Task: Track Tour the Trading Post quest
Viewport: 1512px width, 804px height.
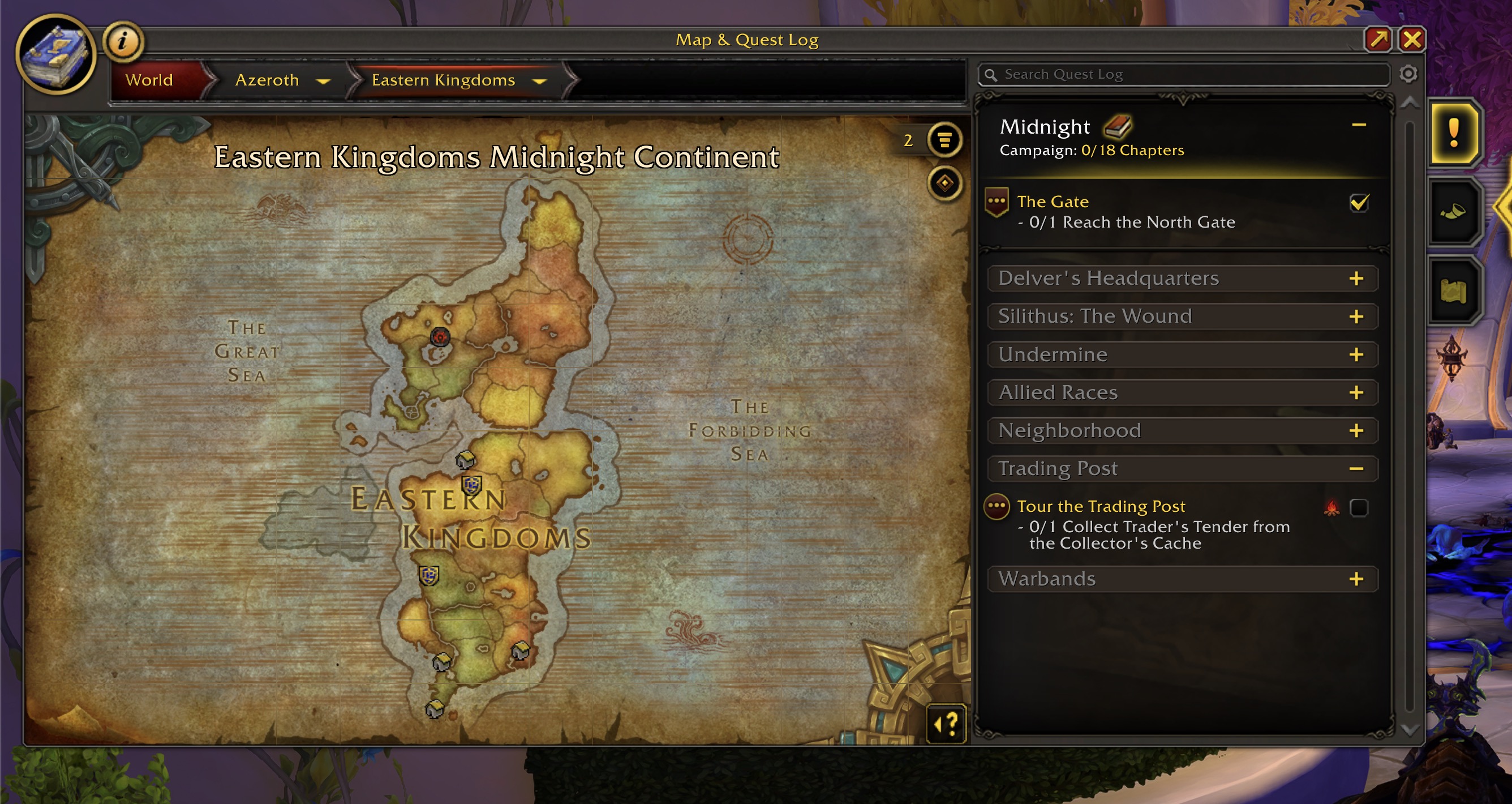Action: (x=1359, y=508)
